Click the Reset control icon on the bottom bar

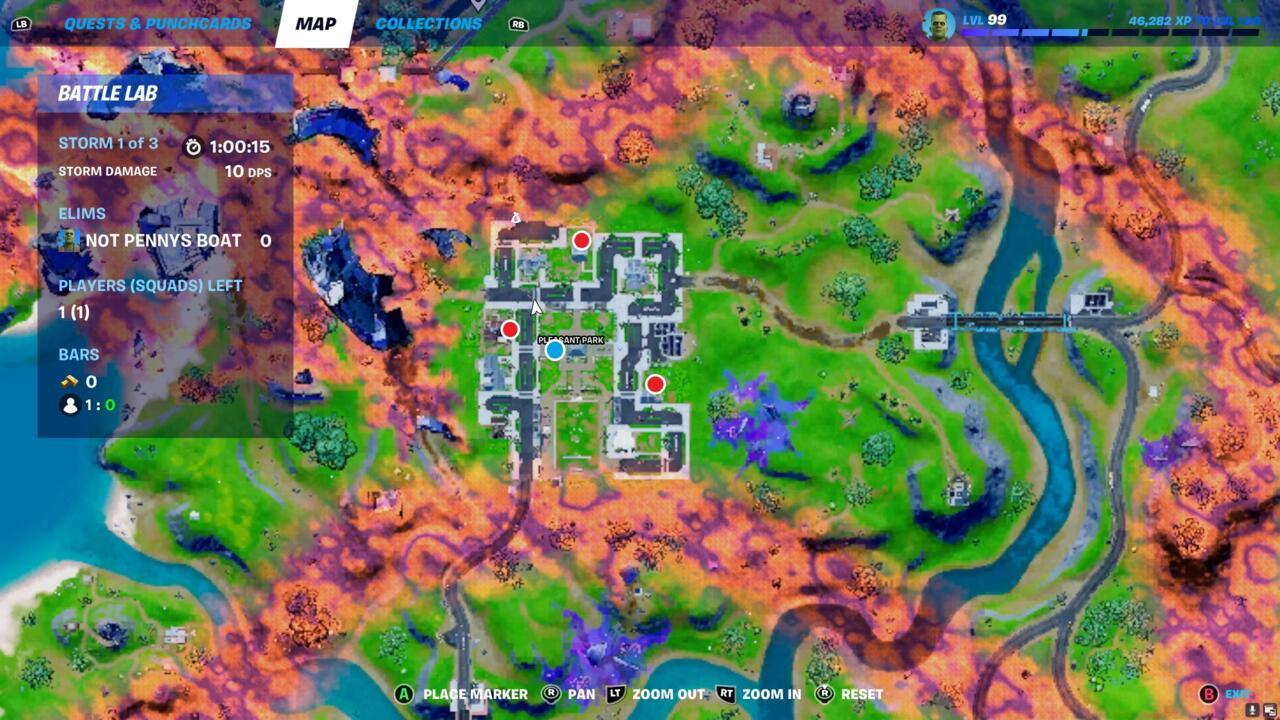825,692
